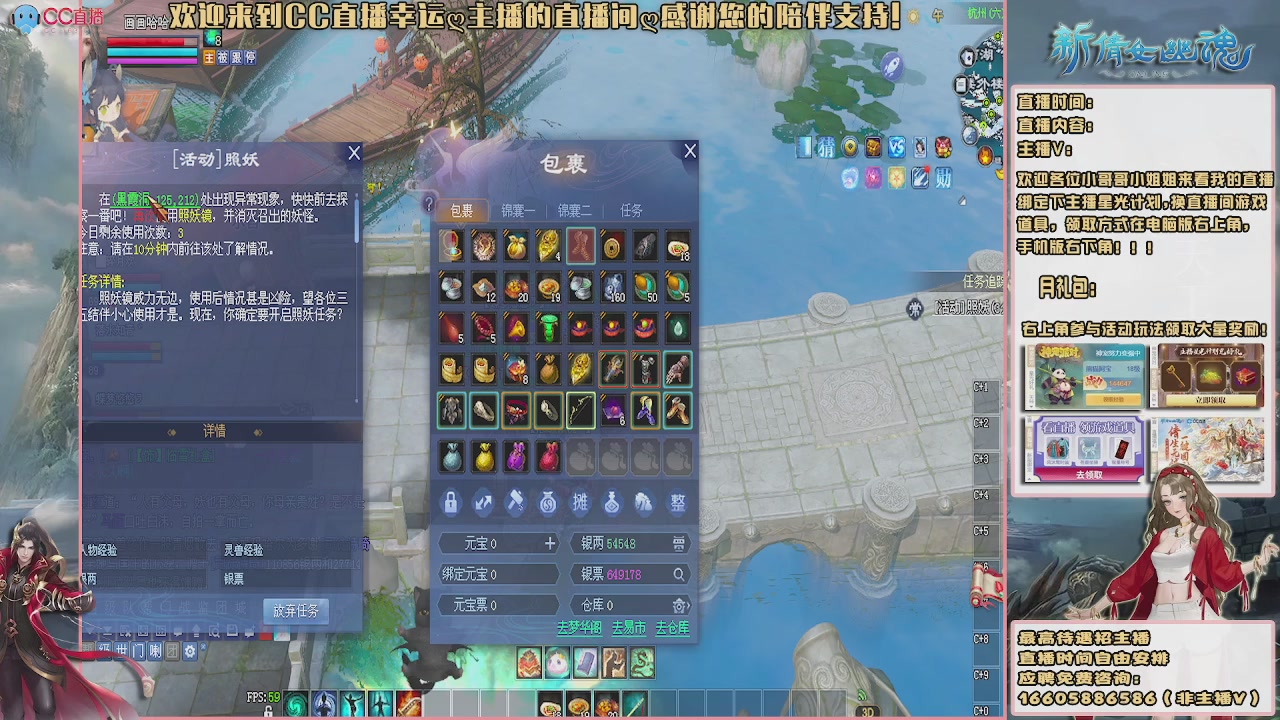Open the plus control next to 元宝 0

[x=551, y=544]
